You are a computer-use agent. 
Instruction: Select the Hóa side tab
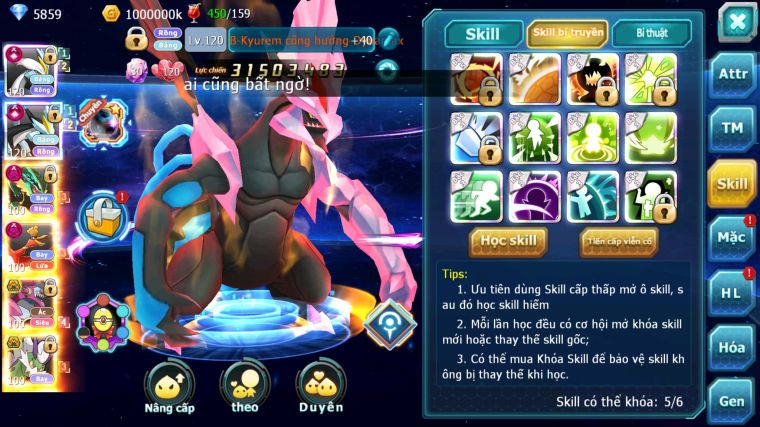click(x=731, y=347)
